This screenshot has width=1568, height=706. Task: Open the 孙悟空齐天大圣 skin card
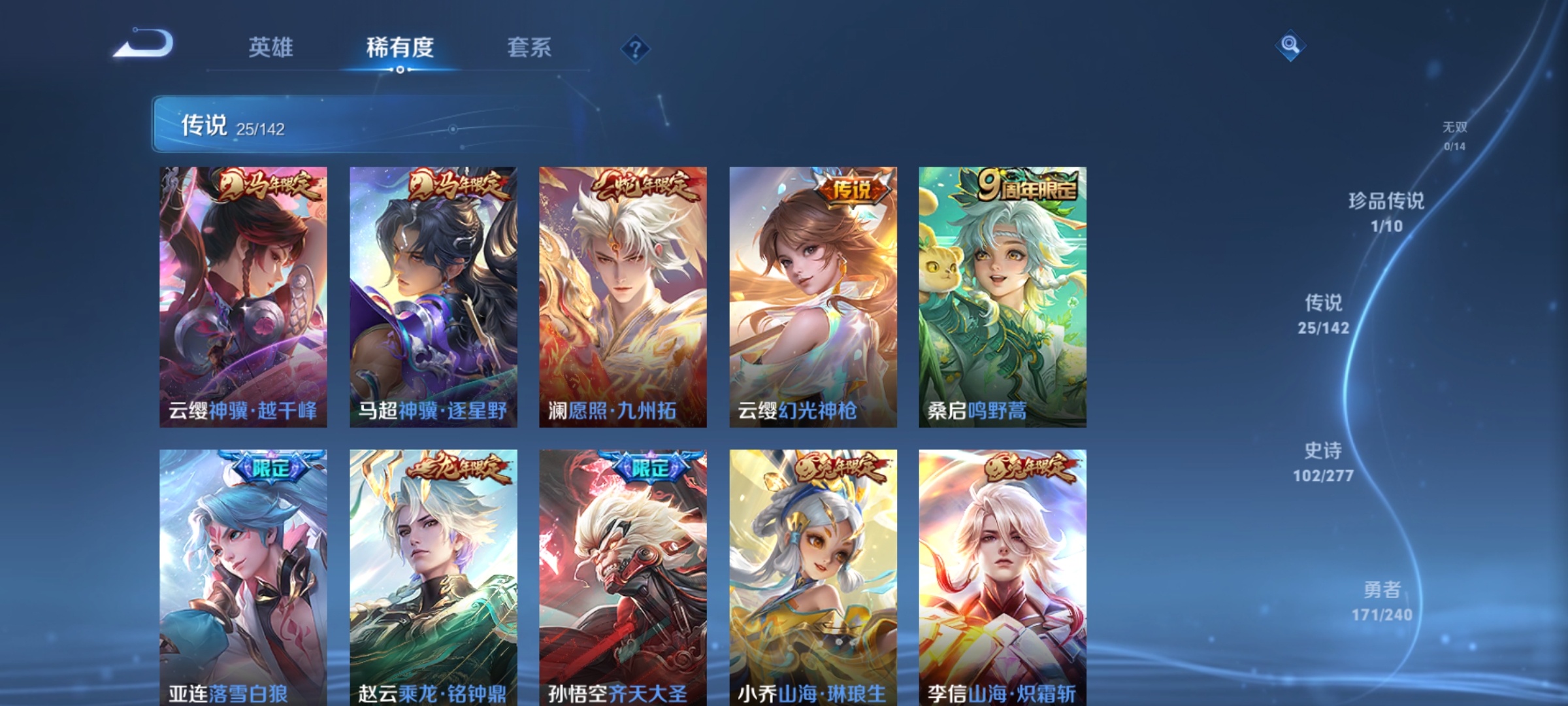coord(622,575)
